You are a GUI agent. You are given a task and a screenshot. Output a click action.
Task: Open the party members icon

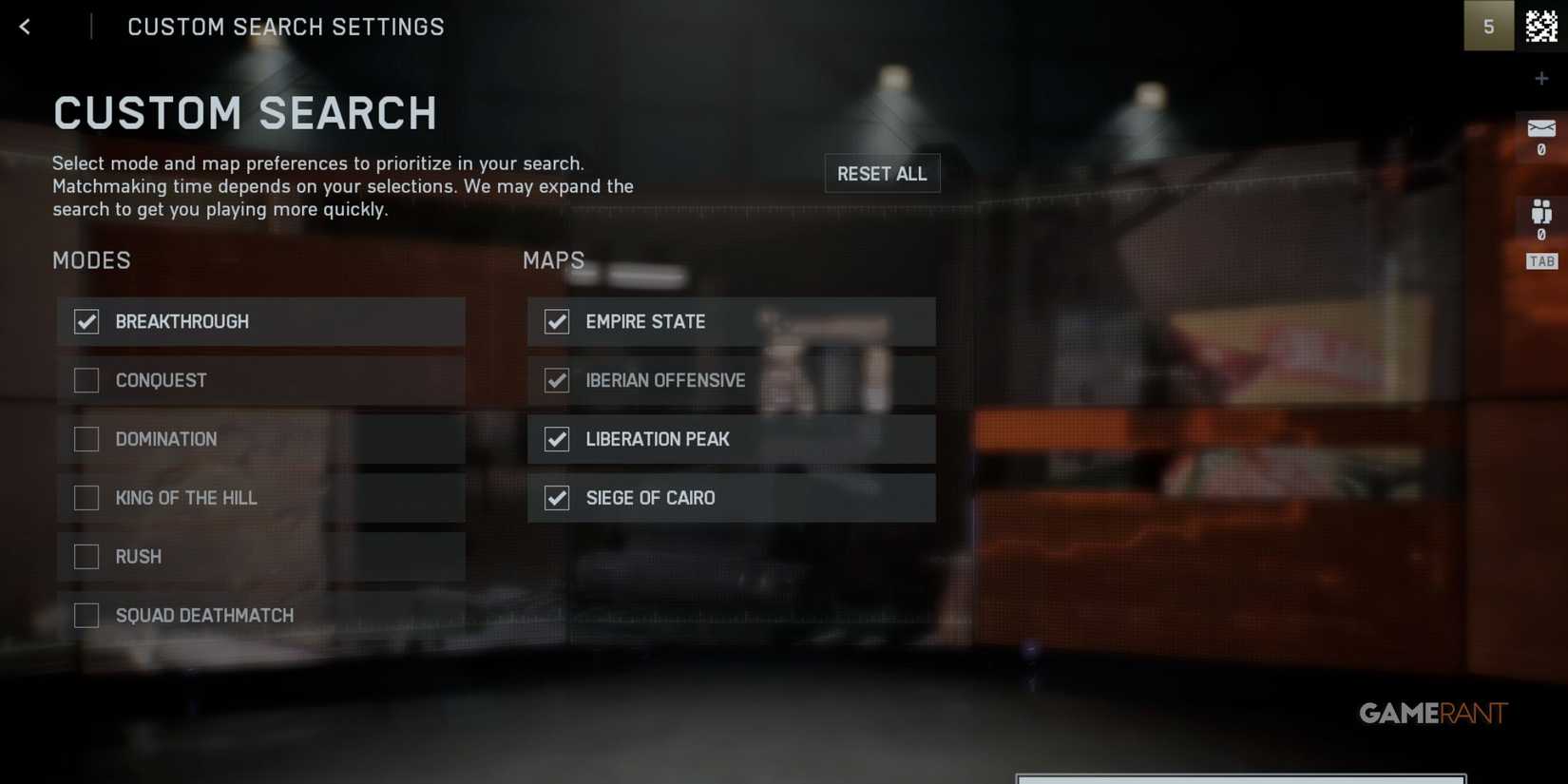tap(1541, 211)
